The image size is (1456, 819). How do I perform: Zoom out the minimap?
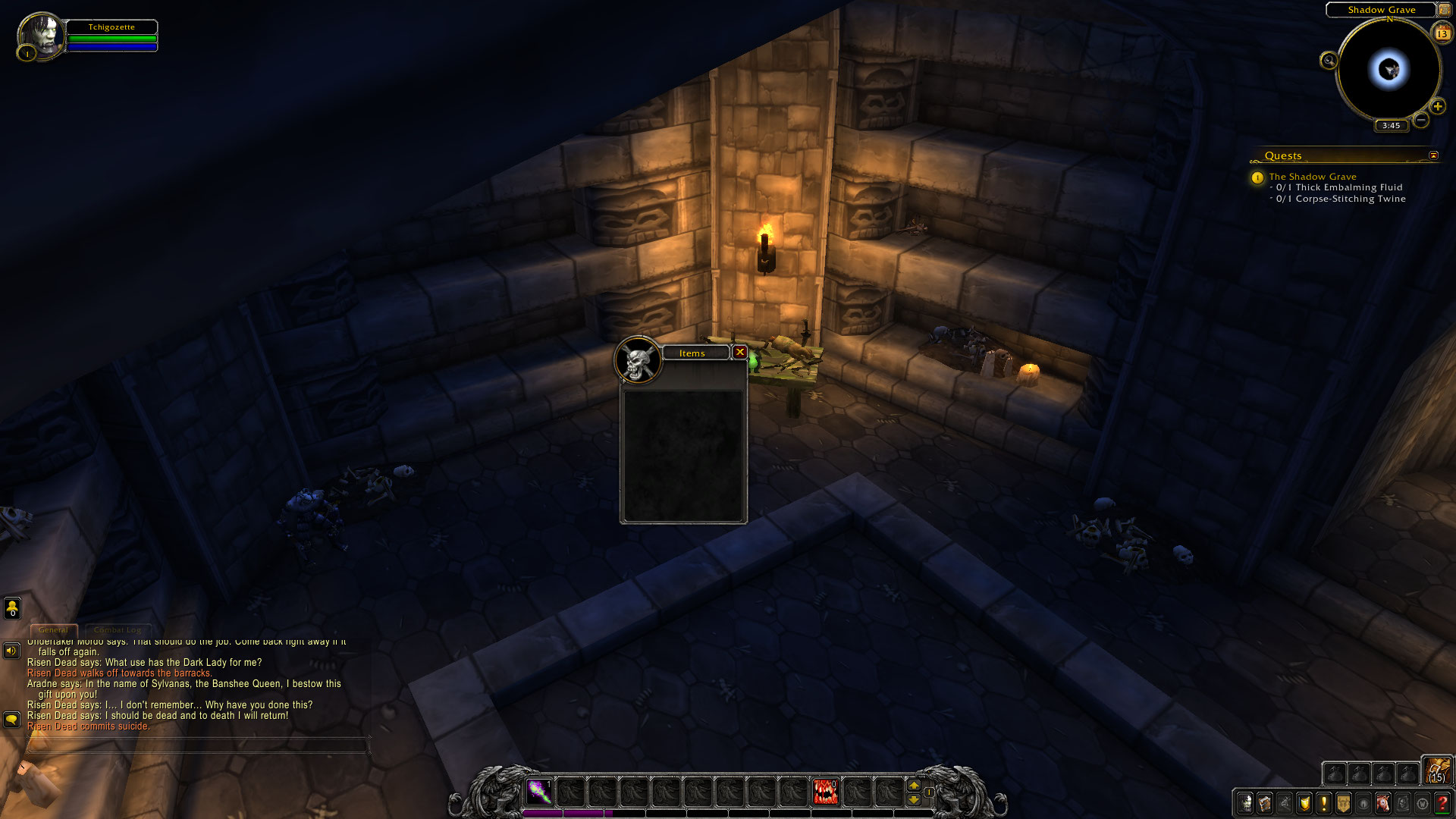1421,120
